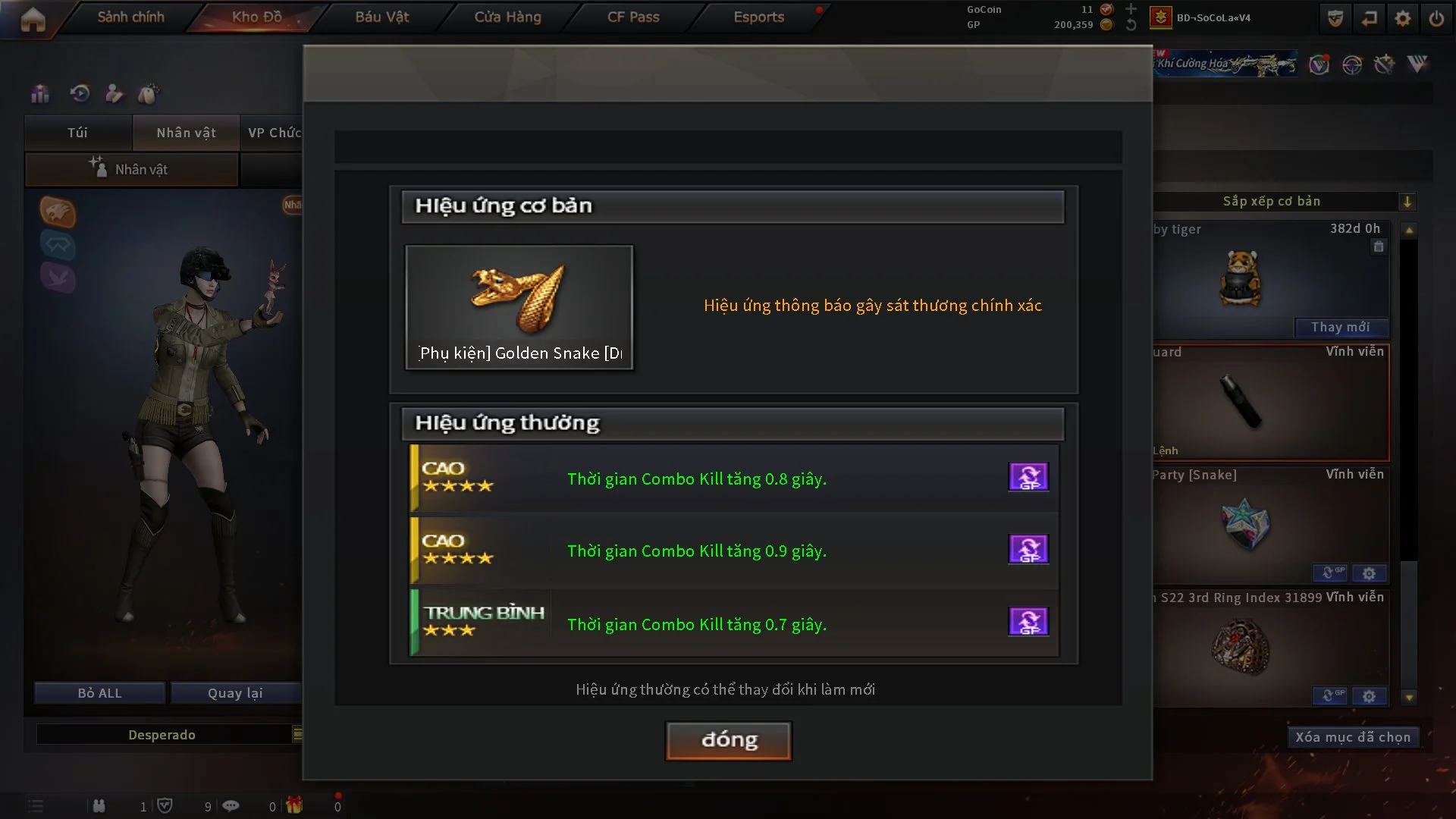1456x819 pixels.
Task: Open the gear icon beside the Snake Party item
Action: point(1370,574)
